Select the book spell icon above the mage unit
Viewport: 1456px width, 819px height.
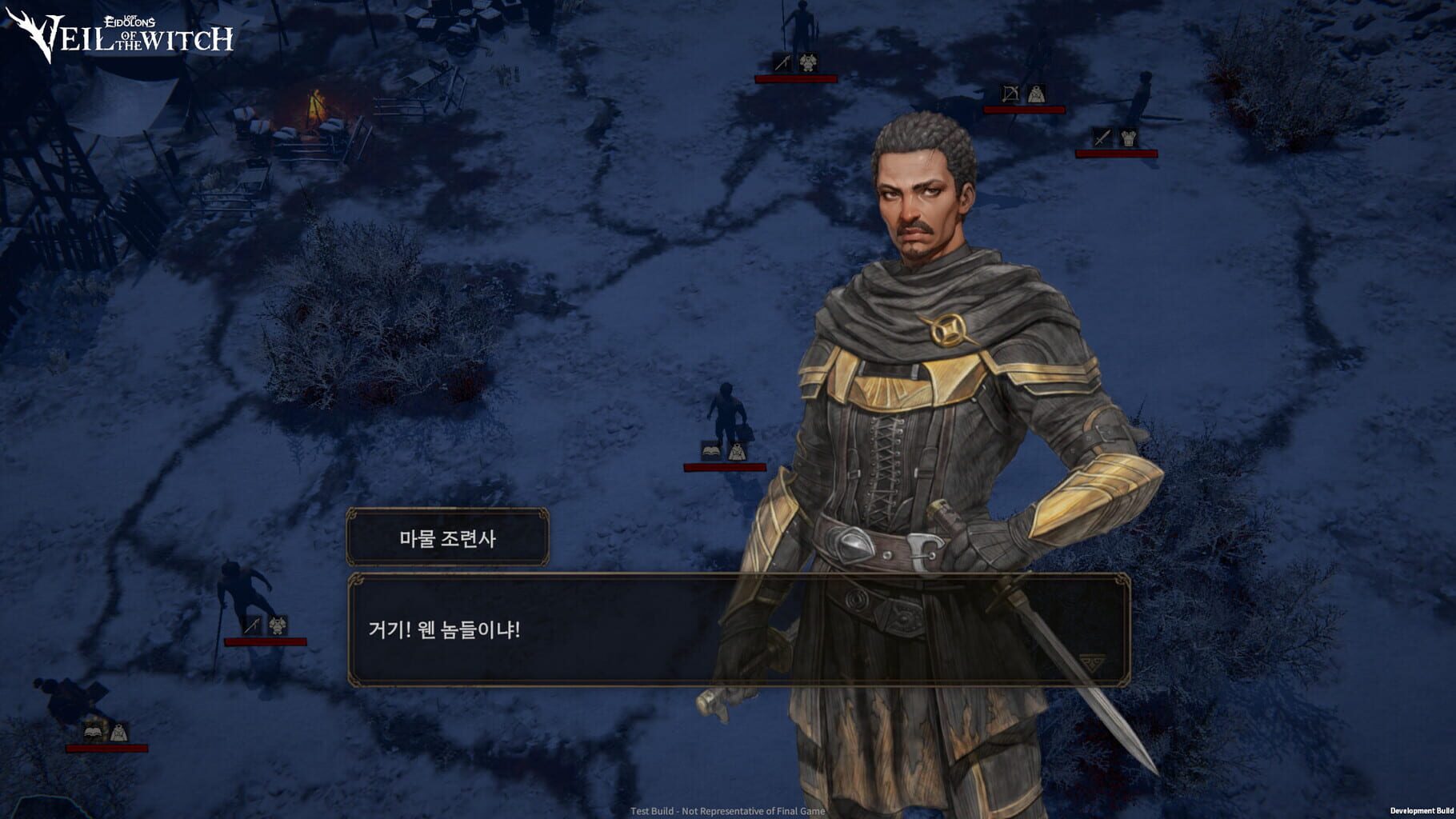pyautogui.click(x=710, y=451)
